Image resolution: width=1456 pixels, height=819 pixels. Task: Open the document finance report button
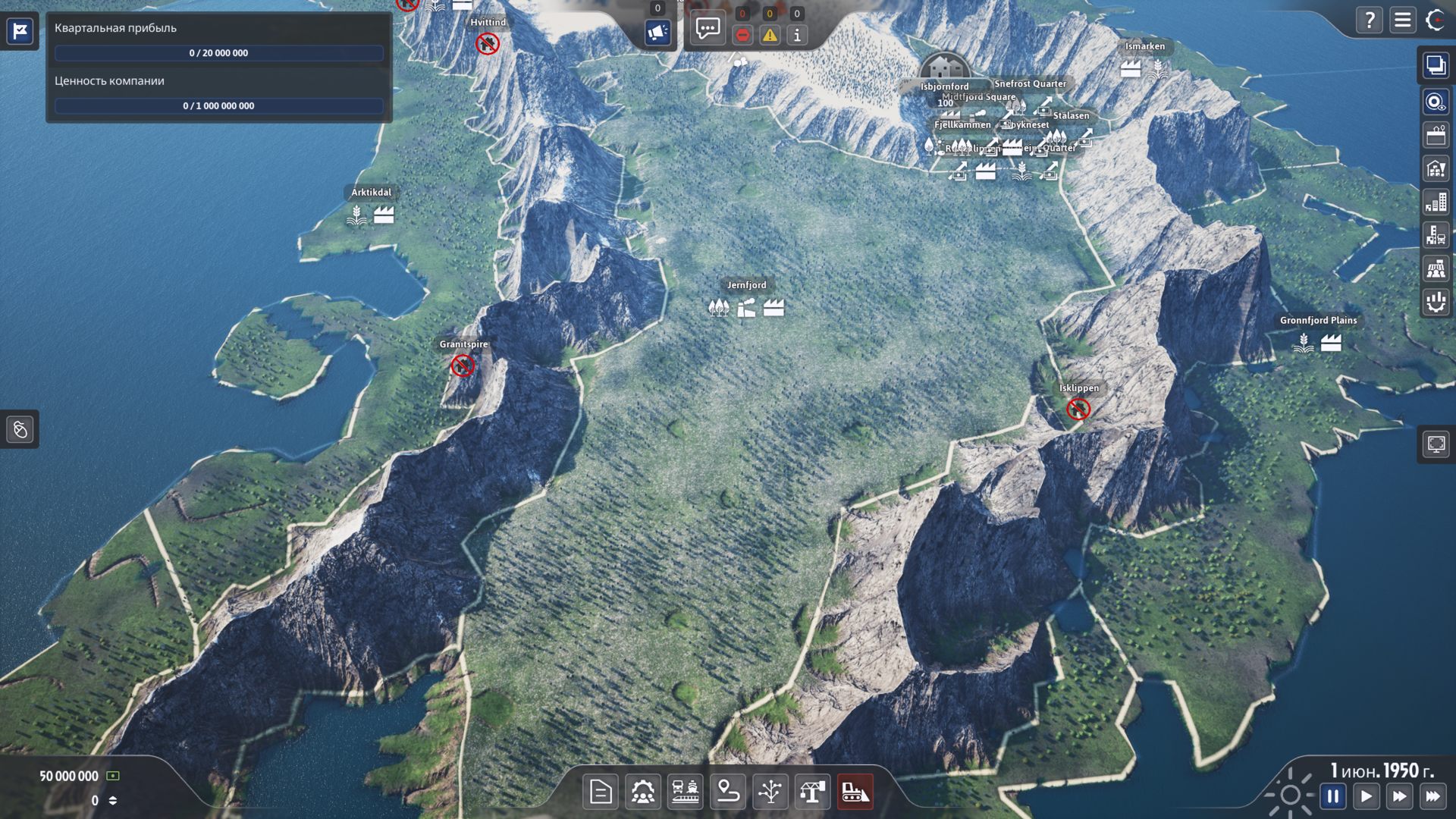(x=601, y=792)
